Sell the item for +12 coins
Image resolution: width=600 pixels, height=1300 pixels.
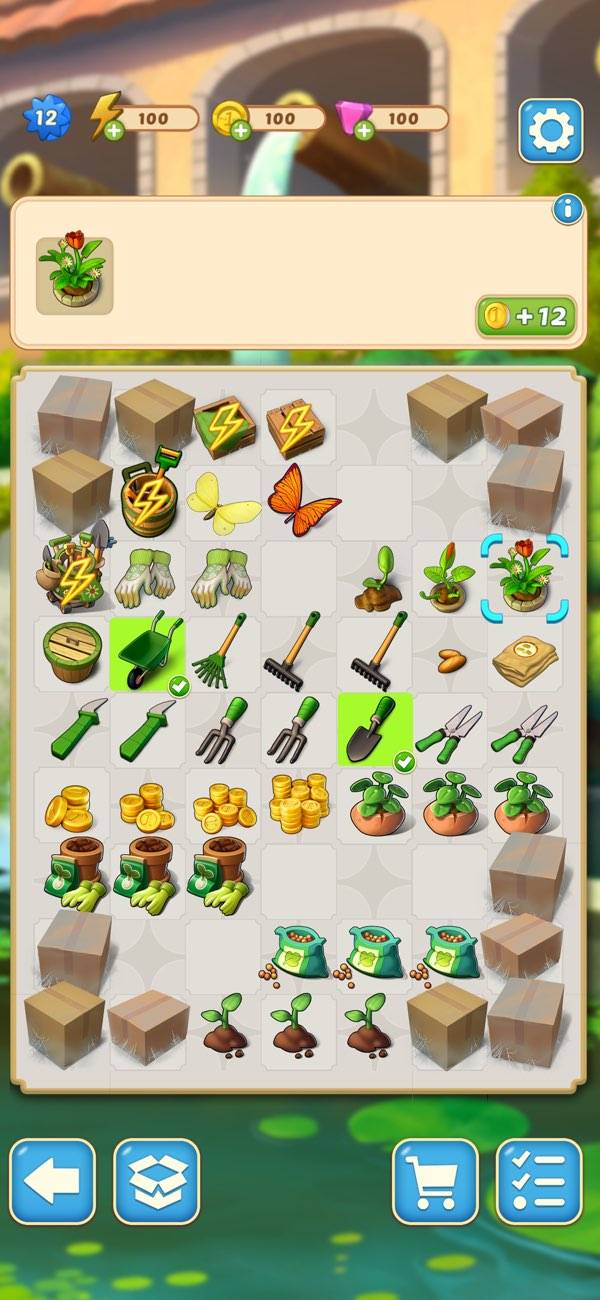click(526, 318)
